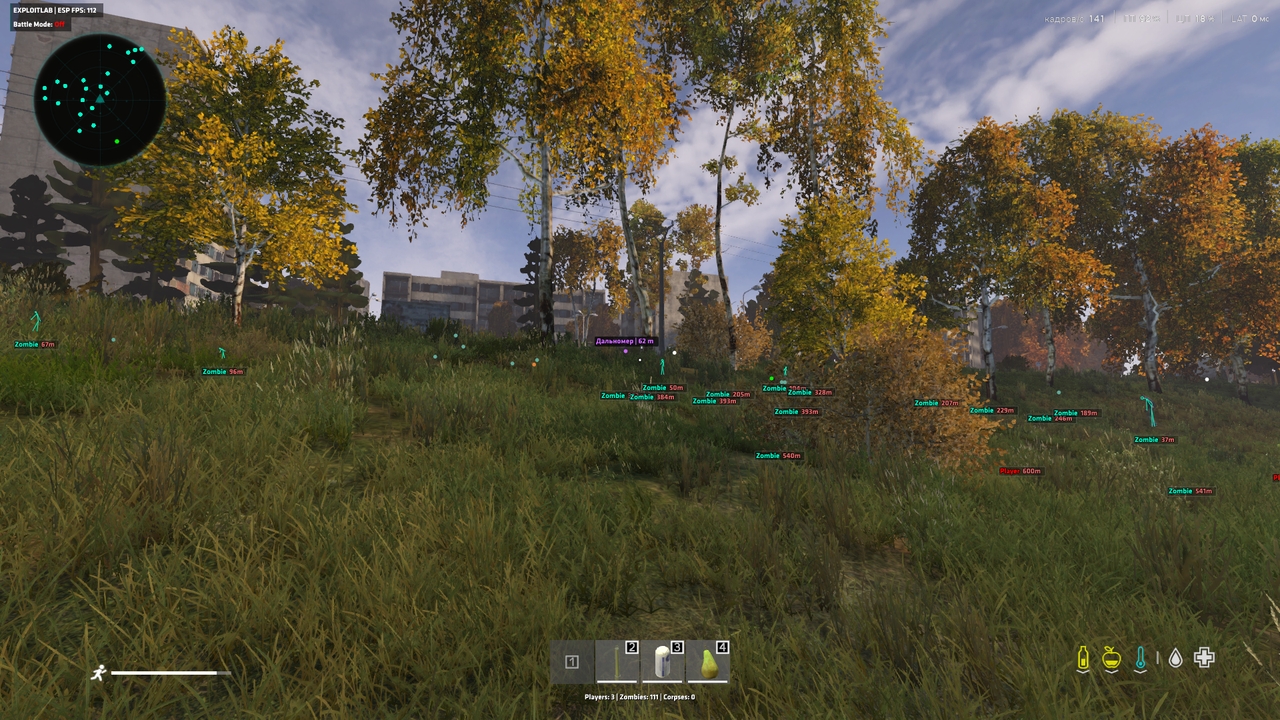Screen dimensions: 1280x720
Task: Click the yellow apple hunger icon
Action: (1111, 658)
